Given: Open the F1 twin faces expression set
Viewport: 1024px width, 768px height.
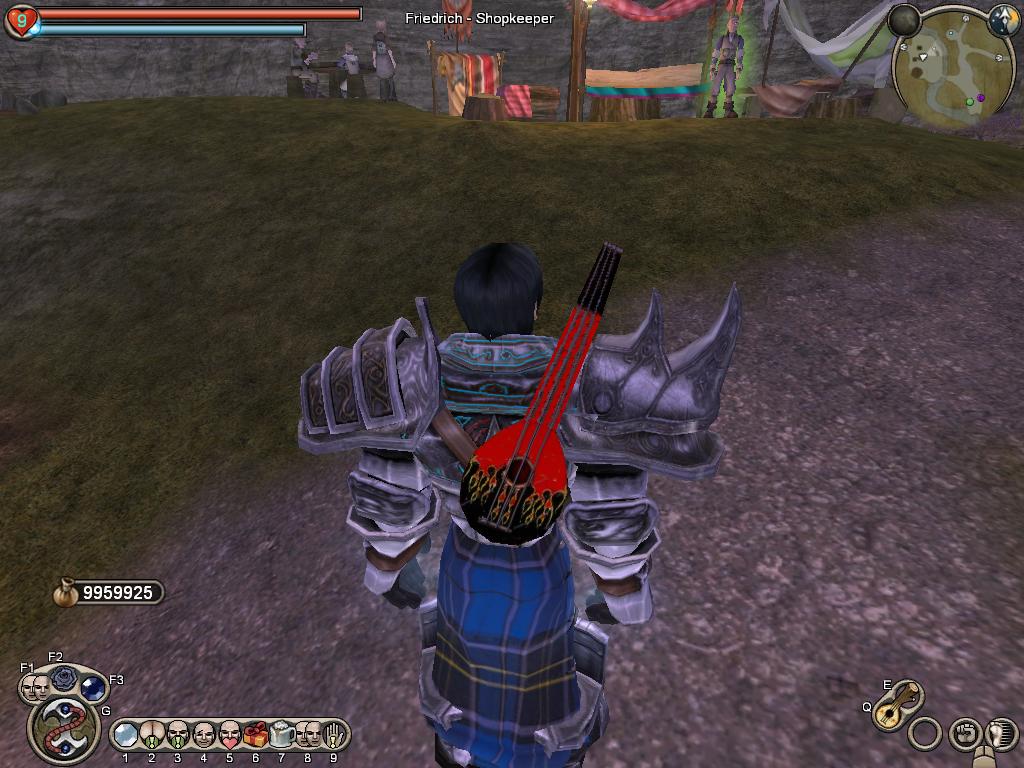Looking at the screenshot, I should click(x=35, y=687).
